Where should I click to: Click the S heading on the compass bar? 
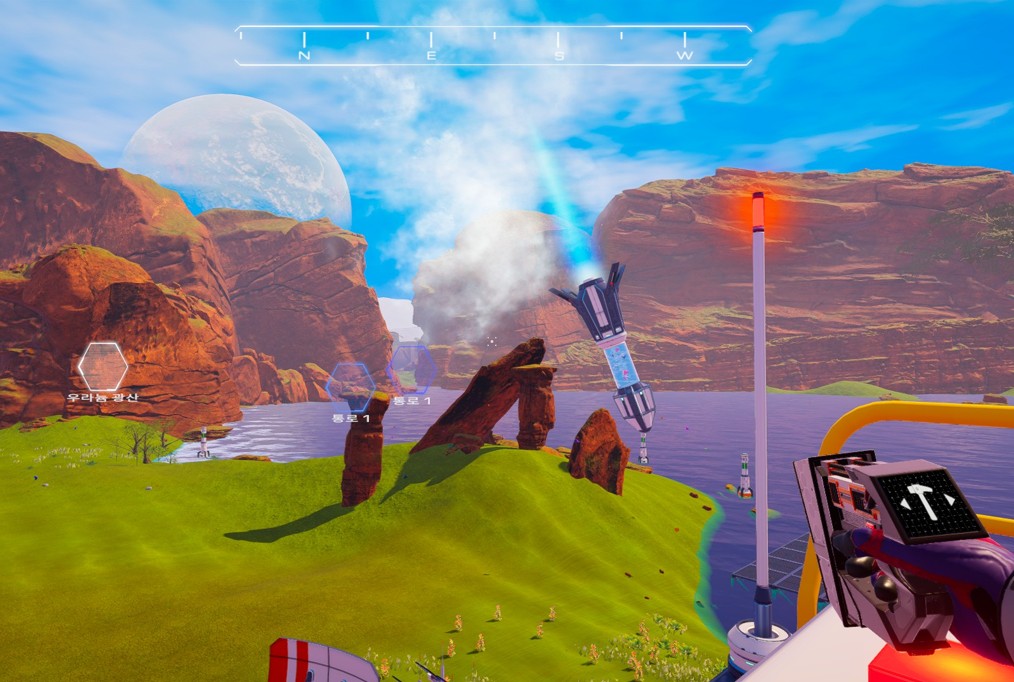[559, 56]
